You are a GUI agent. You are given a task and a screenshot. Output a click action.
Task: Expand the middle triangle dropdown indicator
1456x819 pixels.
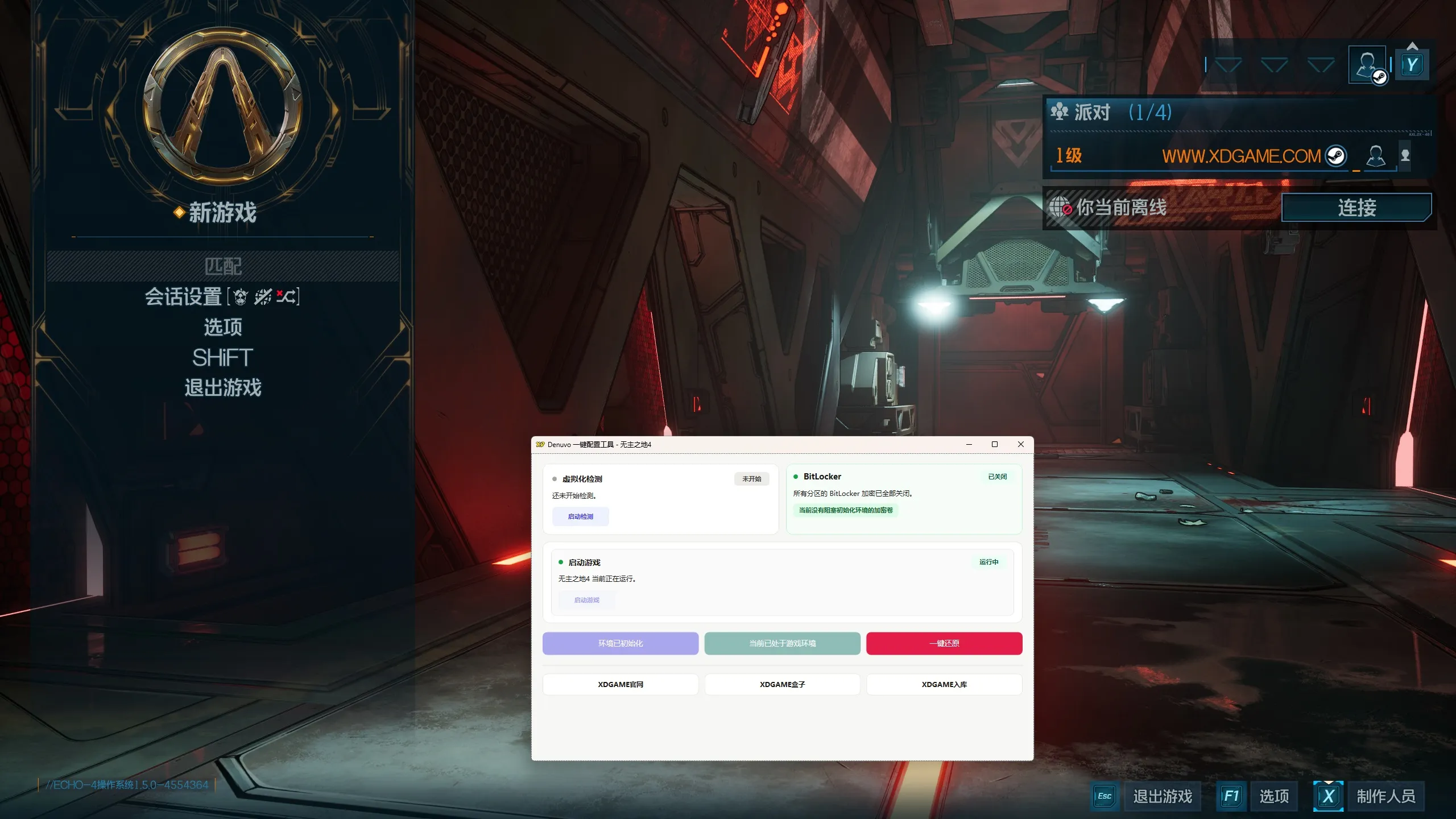(1274, 65)
